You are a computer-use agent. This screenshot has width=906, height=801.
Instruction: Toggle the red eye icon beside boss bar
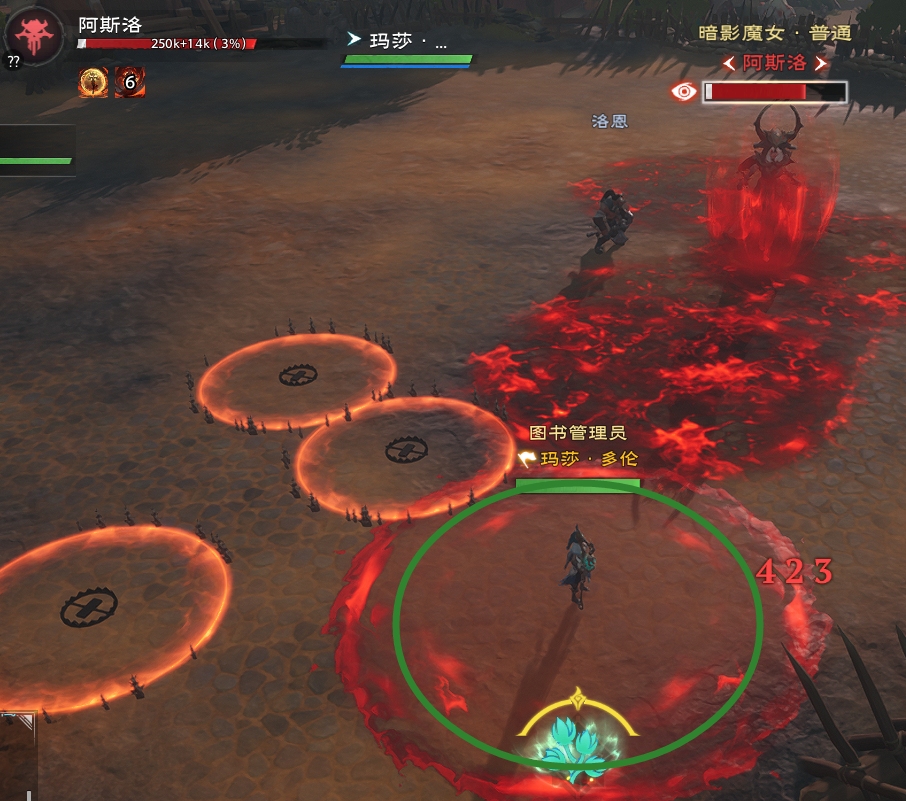[685, 92]
